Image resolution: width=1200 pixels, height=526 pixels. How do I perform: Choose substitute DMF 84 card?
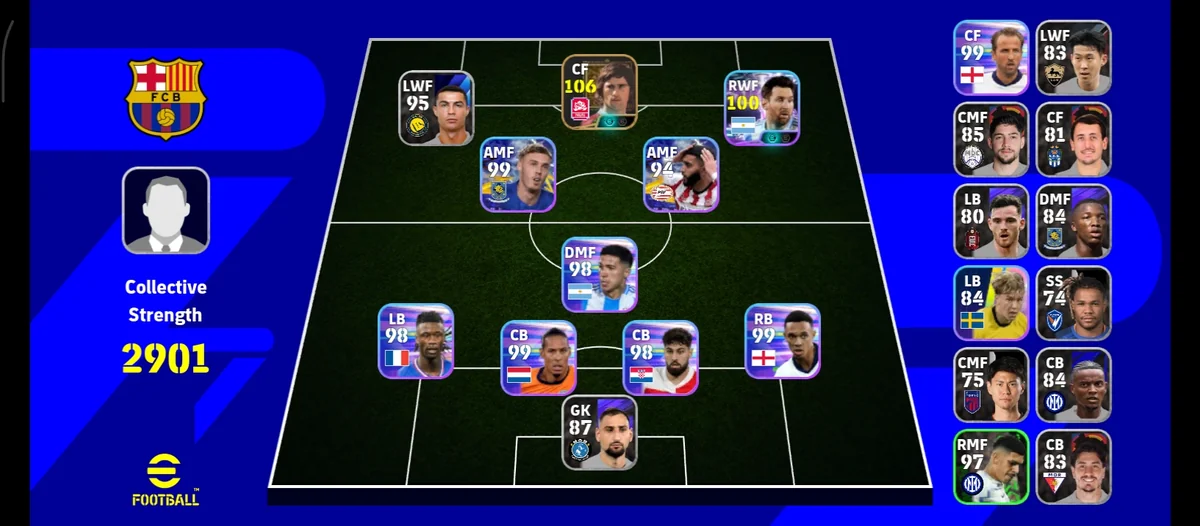point(1073,221)
